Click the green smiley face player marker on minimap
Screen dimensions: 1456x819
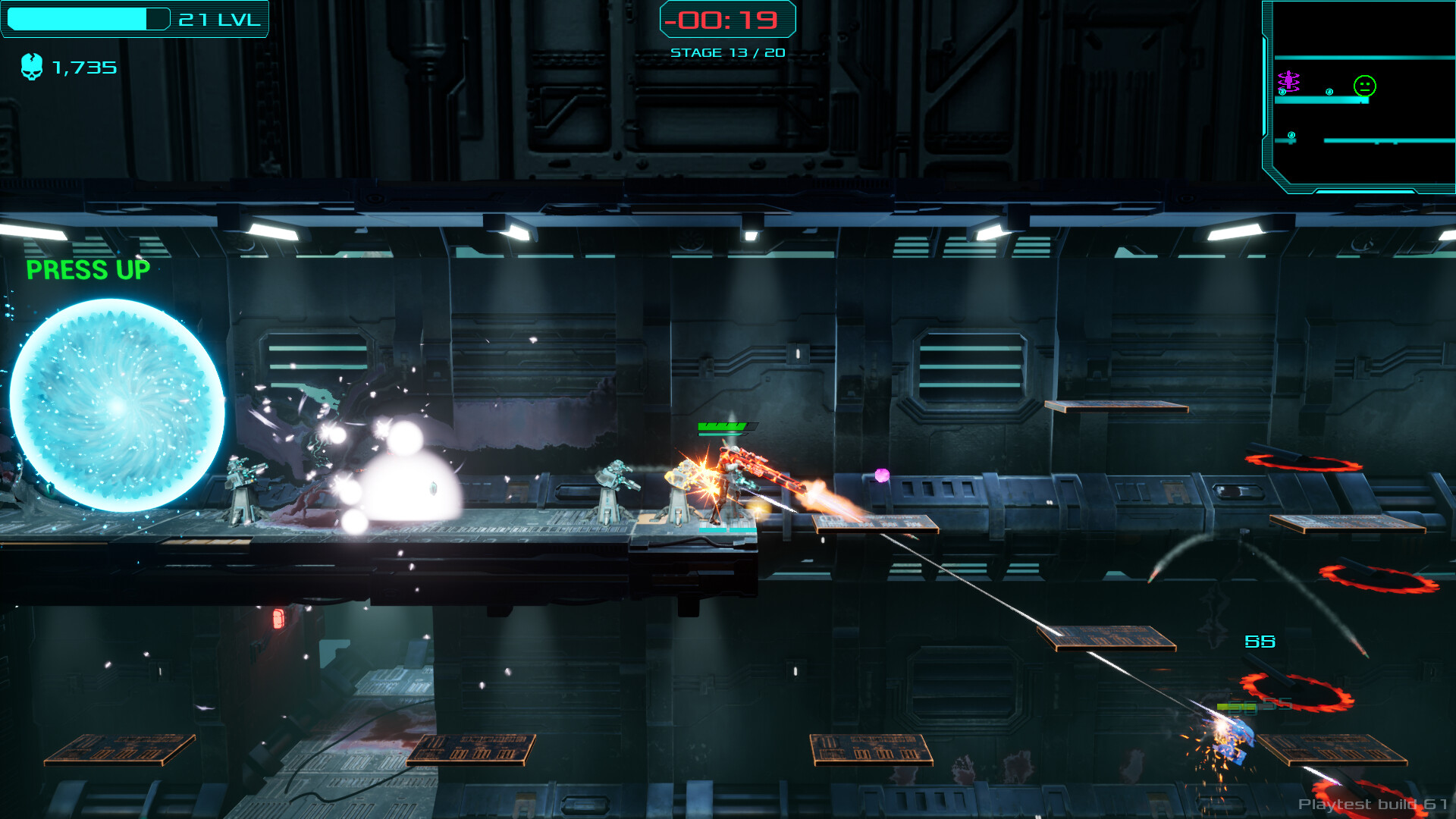(x=1364, y=85)
